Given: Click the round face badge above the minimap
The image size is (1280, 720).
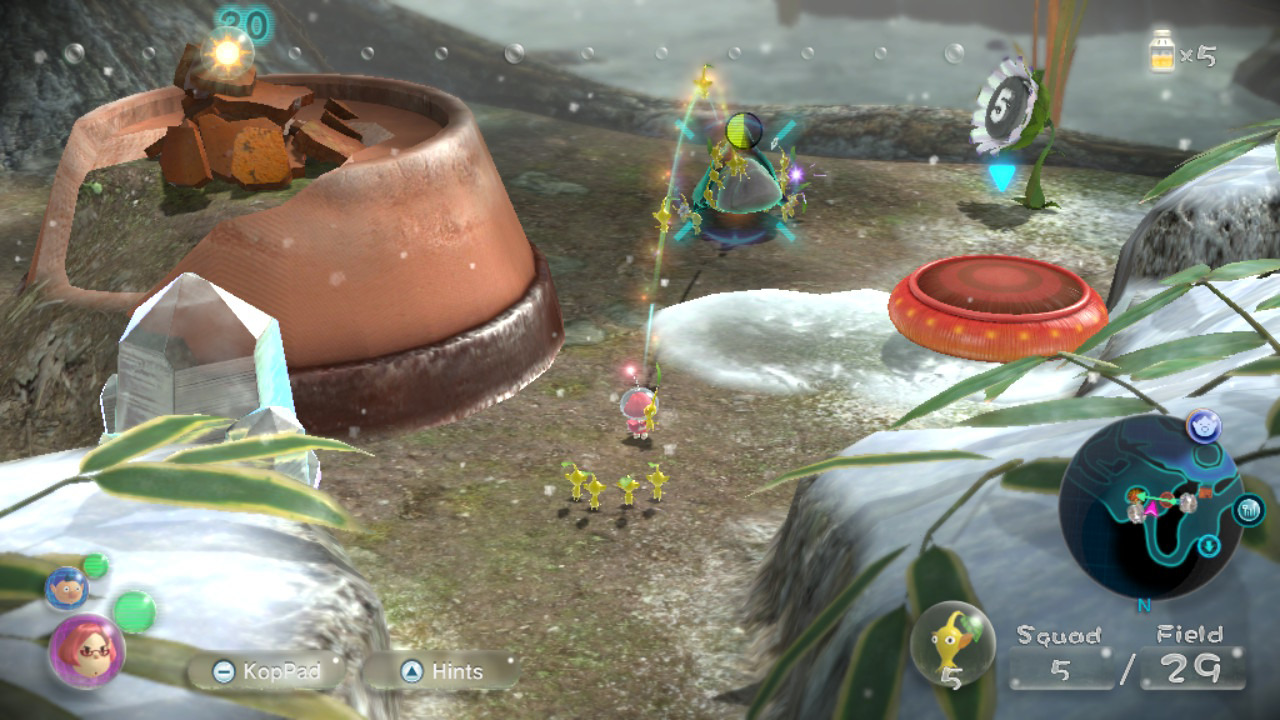Looking at the screenshot, I should [1203, 426].
